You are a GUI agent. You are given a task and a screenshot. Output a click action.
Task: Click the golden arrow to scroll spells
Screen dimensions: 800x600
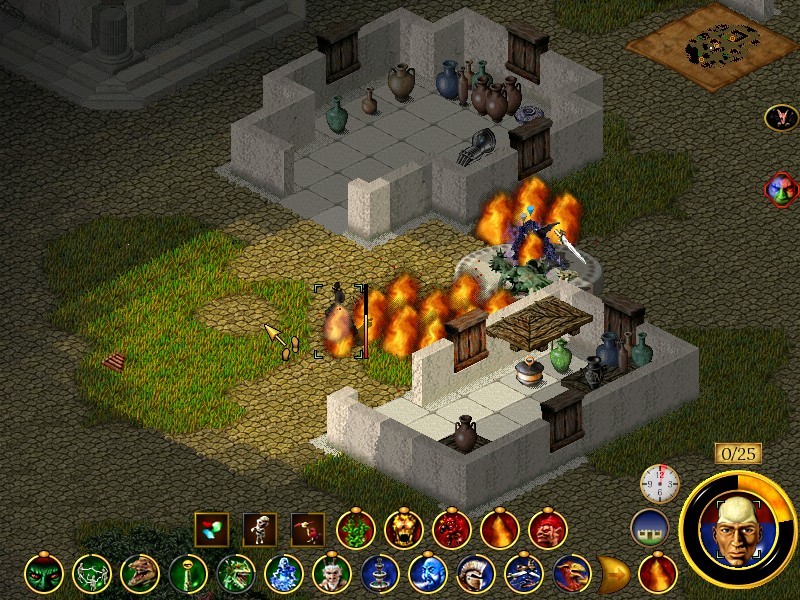point(612,574)
